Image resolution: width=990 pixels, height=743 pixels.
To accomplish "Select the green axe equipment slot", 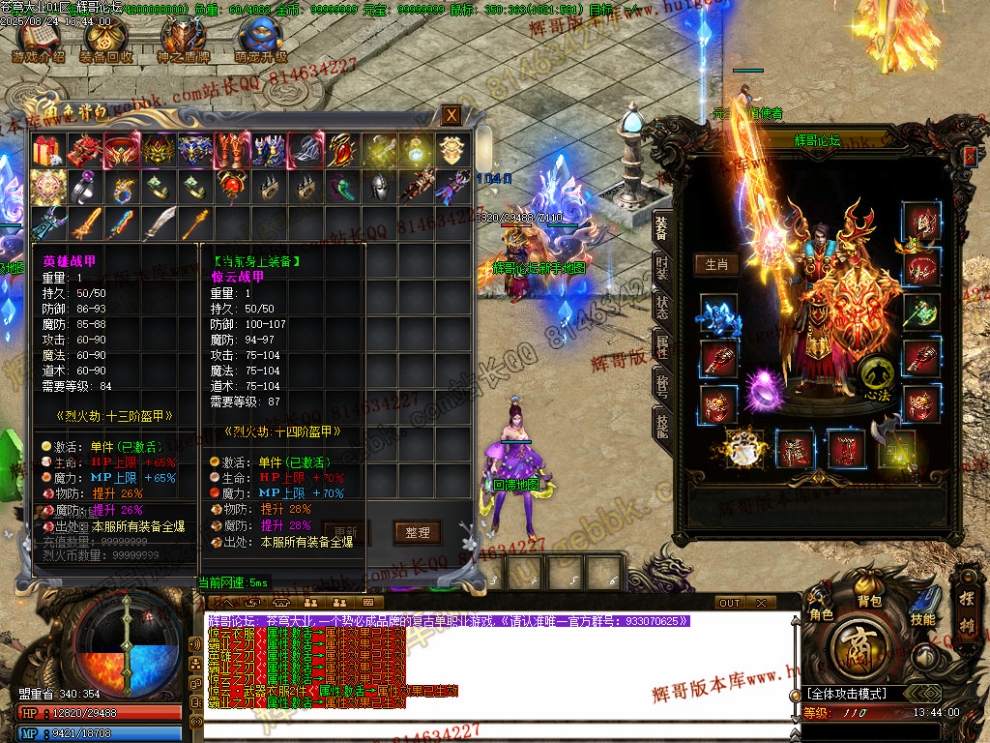I will 921,312.
